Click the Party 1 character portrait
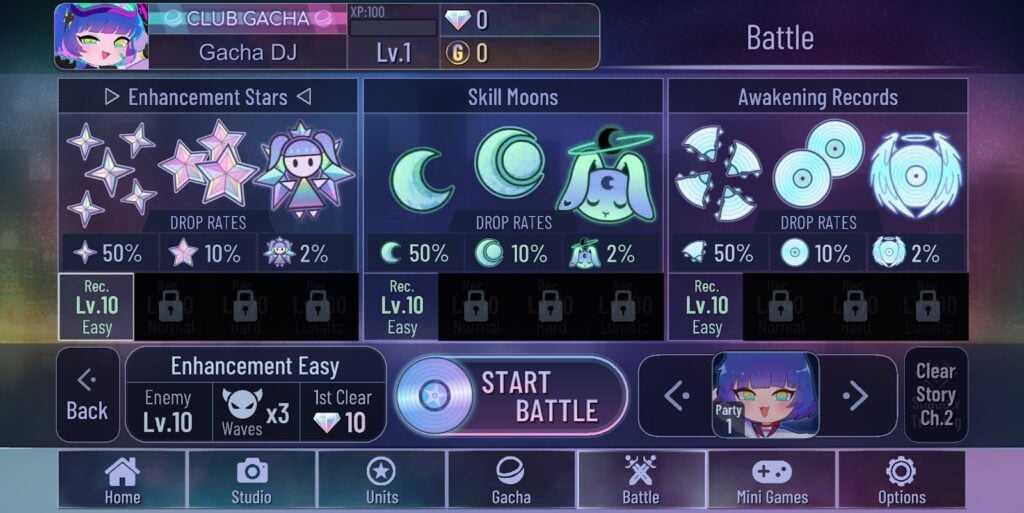 [765, 395]
